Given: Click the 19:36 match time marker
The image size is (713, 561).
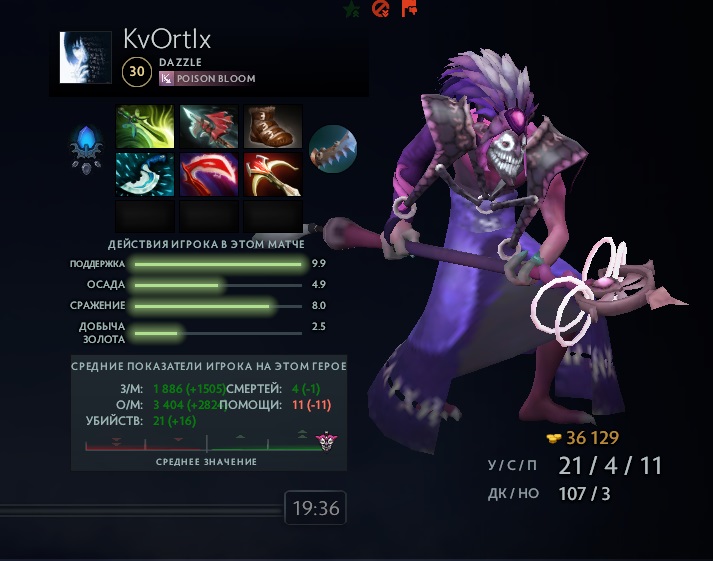Looking at the screenshot, I should click(x=315, y=509).
